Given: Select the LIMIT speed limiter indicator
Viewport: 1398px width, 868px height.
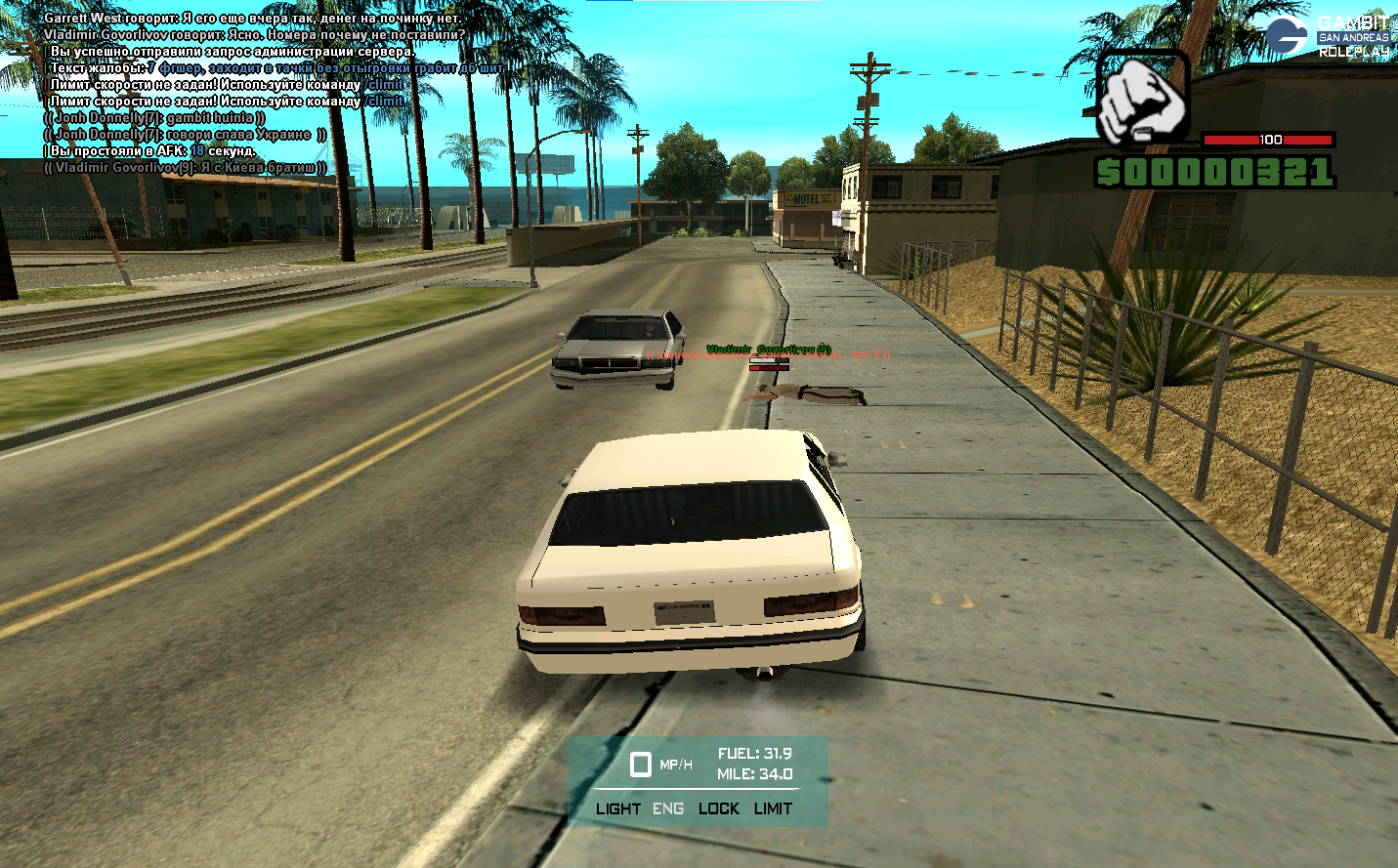Looking at the screenshot, I should tap(773, 808).
